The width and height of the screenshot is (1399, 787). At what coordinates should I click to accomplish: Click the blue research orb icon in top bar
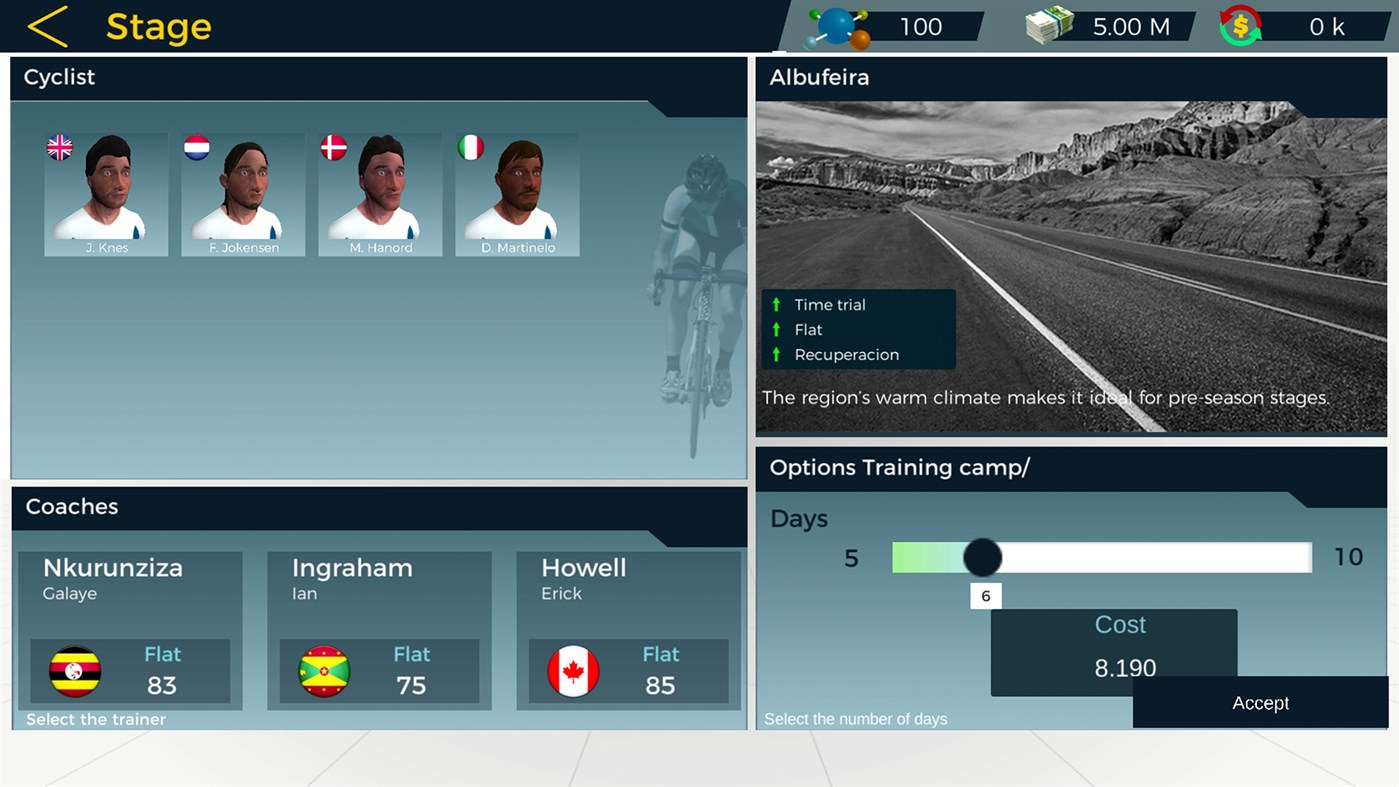pos(838,26)
